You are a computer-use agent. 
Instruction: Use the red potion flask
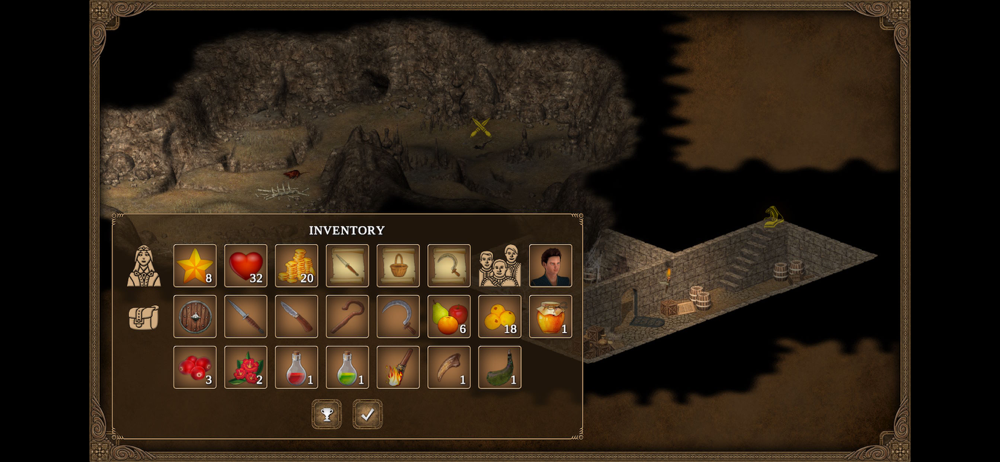296,367
